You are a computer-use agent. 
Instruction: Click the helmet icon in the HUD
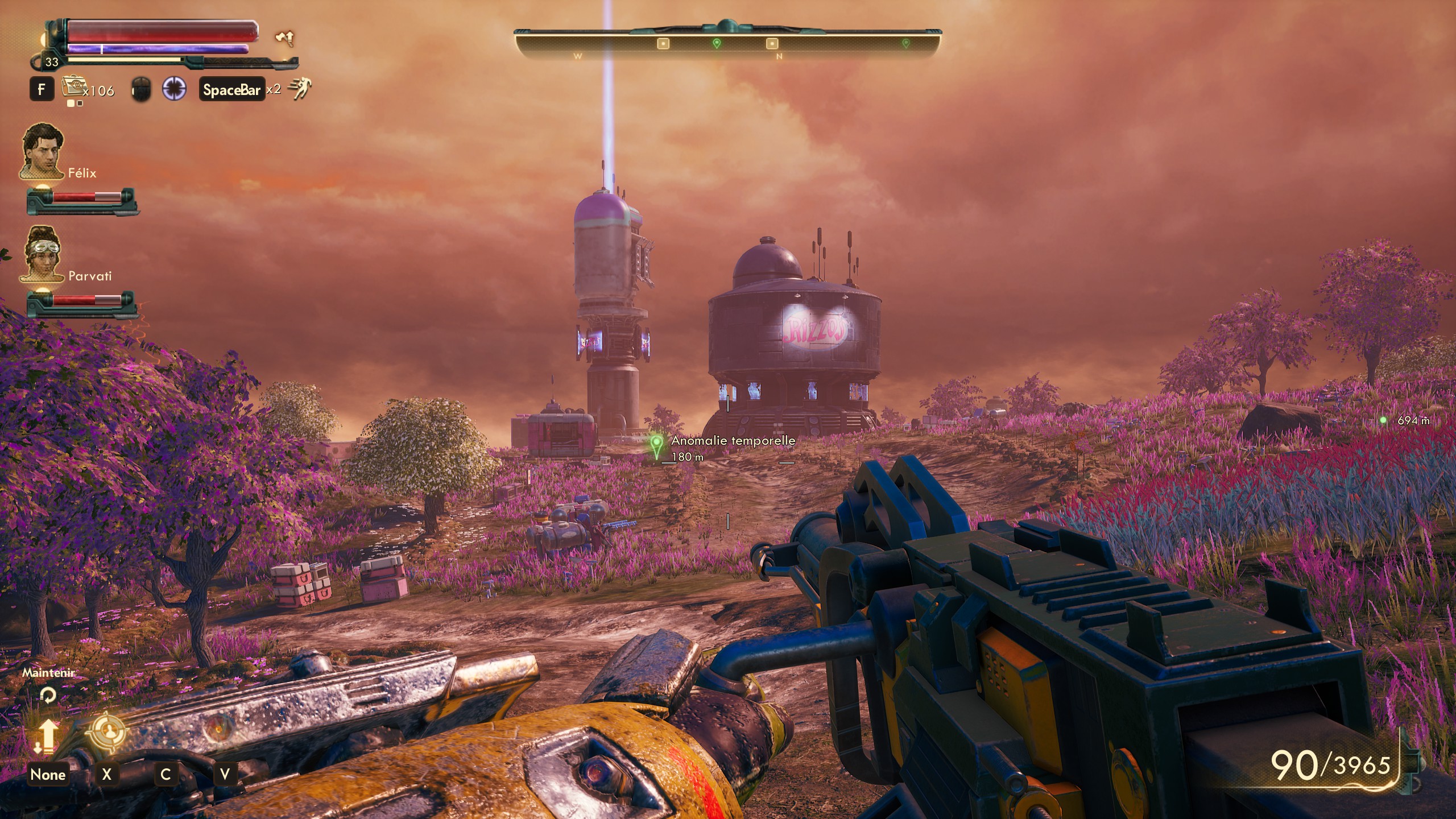(140, 89)
